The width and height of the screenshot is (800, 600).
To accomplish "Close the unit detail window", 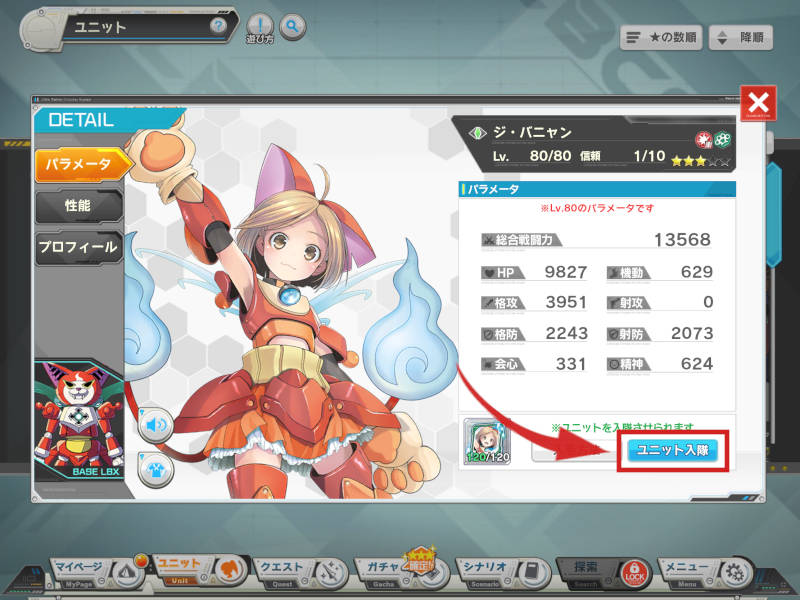I will pyautogui.click(x=759, y=103).
